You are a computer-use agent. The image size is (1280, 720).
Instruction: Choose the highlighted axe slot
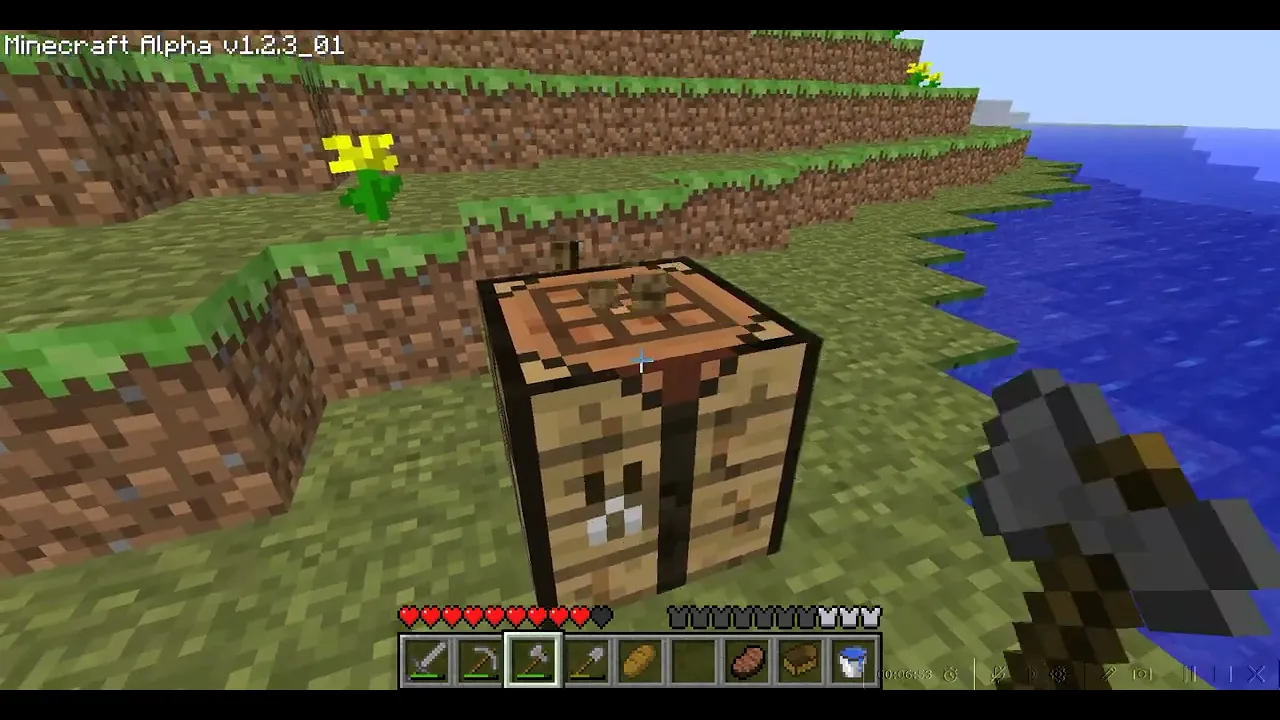[x=533, y=662]
